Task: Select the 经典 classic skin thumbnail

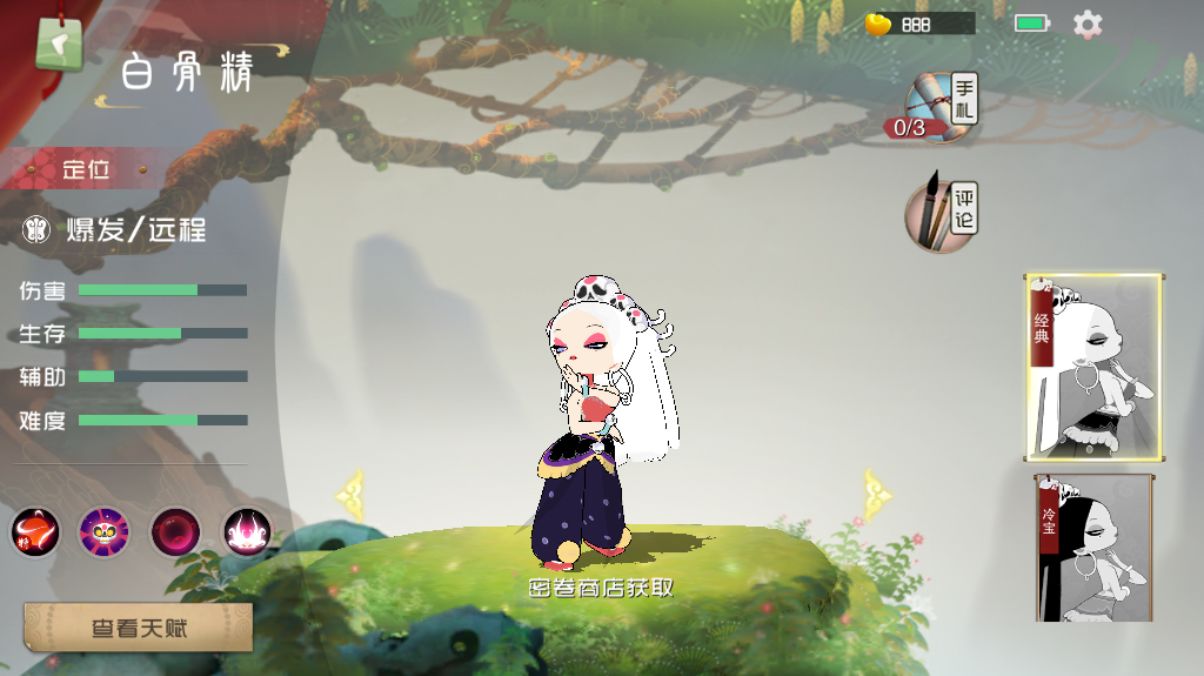Action: [x=1094, y=367]
